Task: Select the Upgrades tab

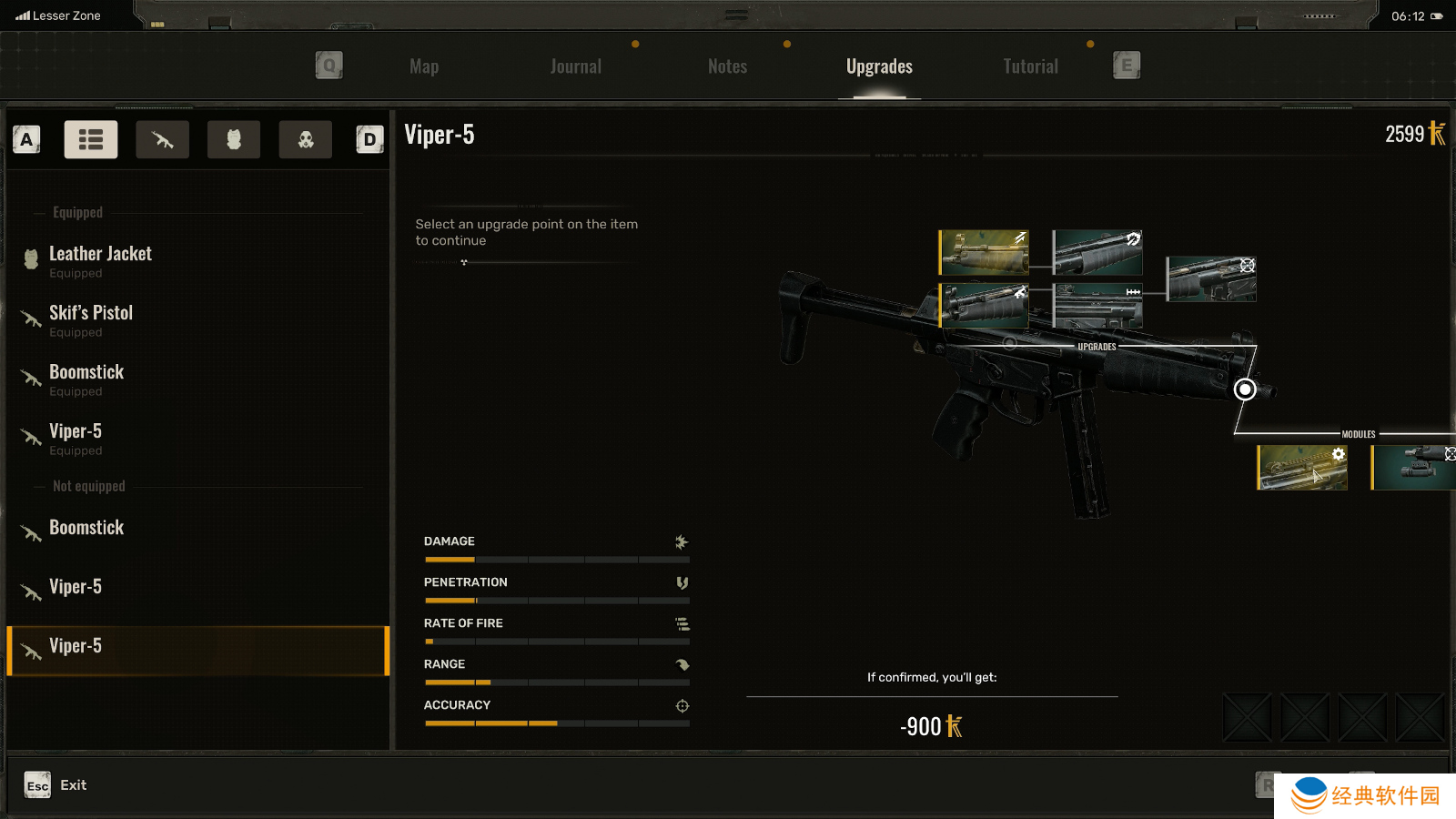Action: [x=879, y=66]
